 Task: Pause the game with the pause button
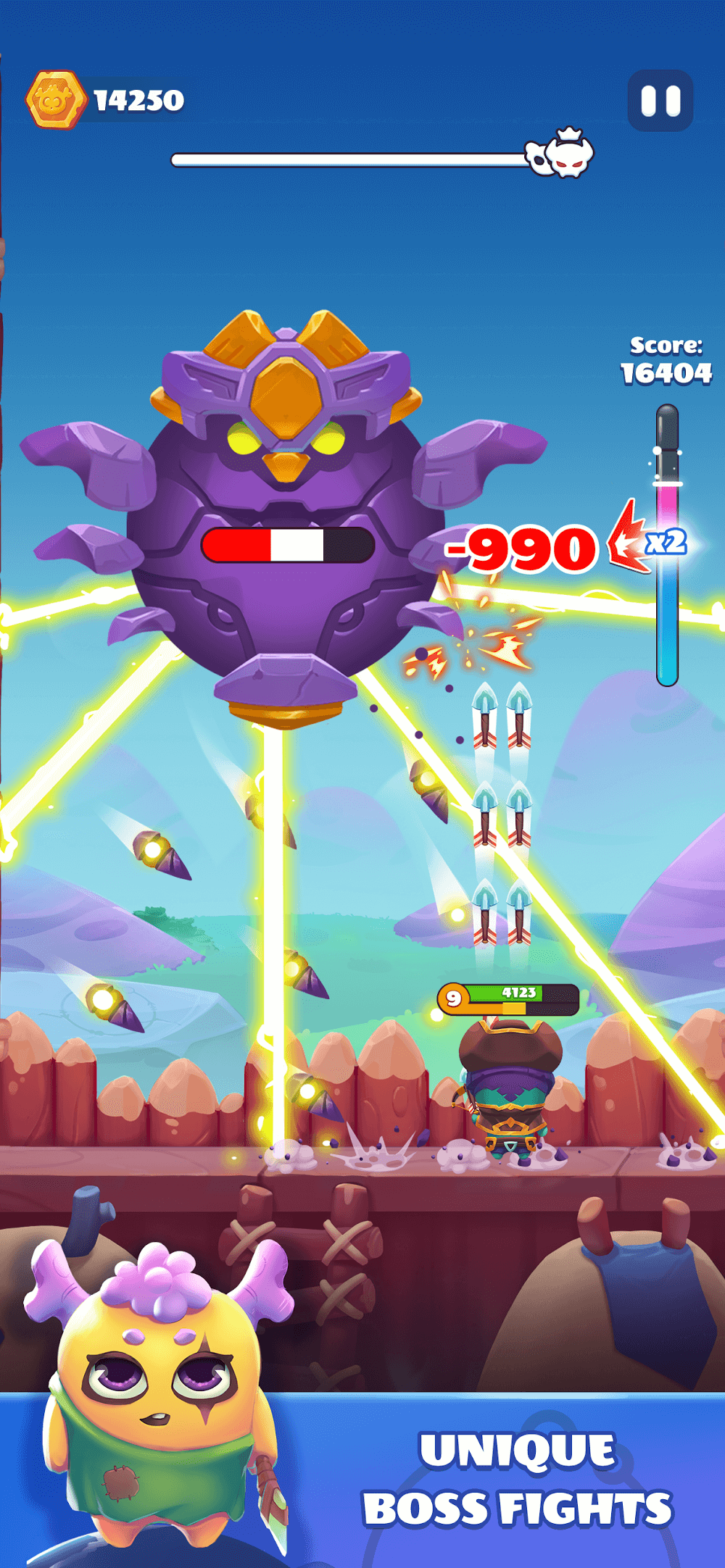click(x=660, y=101)
